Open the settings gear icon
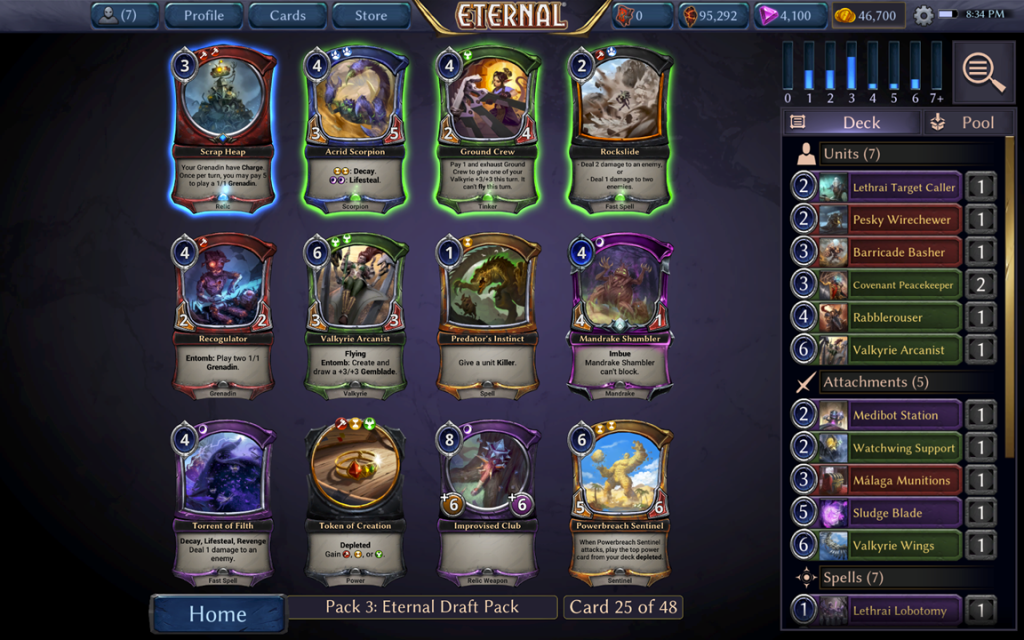This screenshot has height=640, width=1024. click(923, 16)
